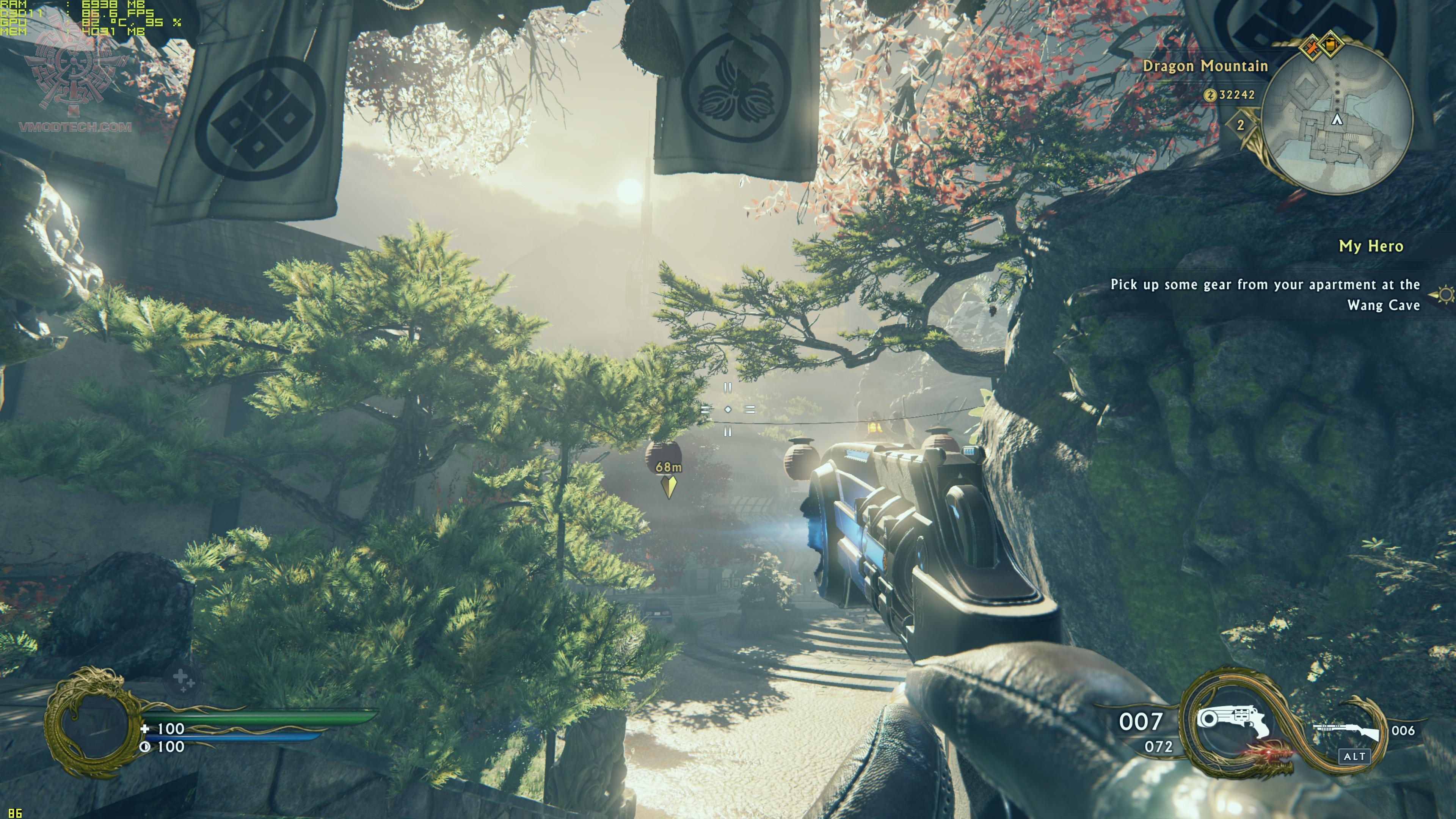Click the sun objective icon beside quest text
The height and width of the screenshot is (819, 1456).
coord(1446,294)
